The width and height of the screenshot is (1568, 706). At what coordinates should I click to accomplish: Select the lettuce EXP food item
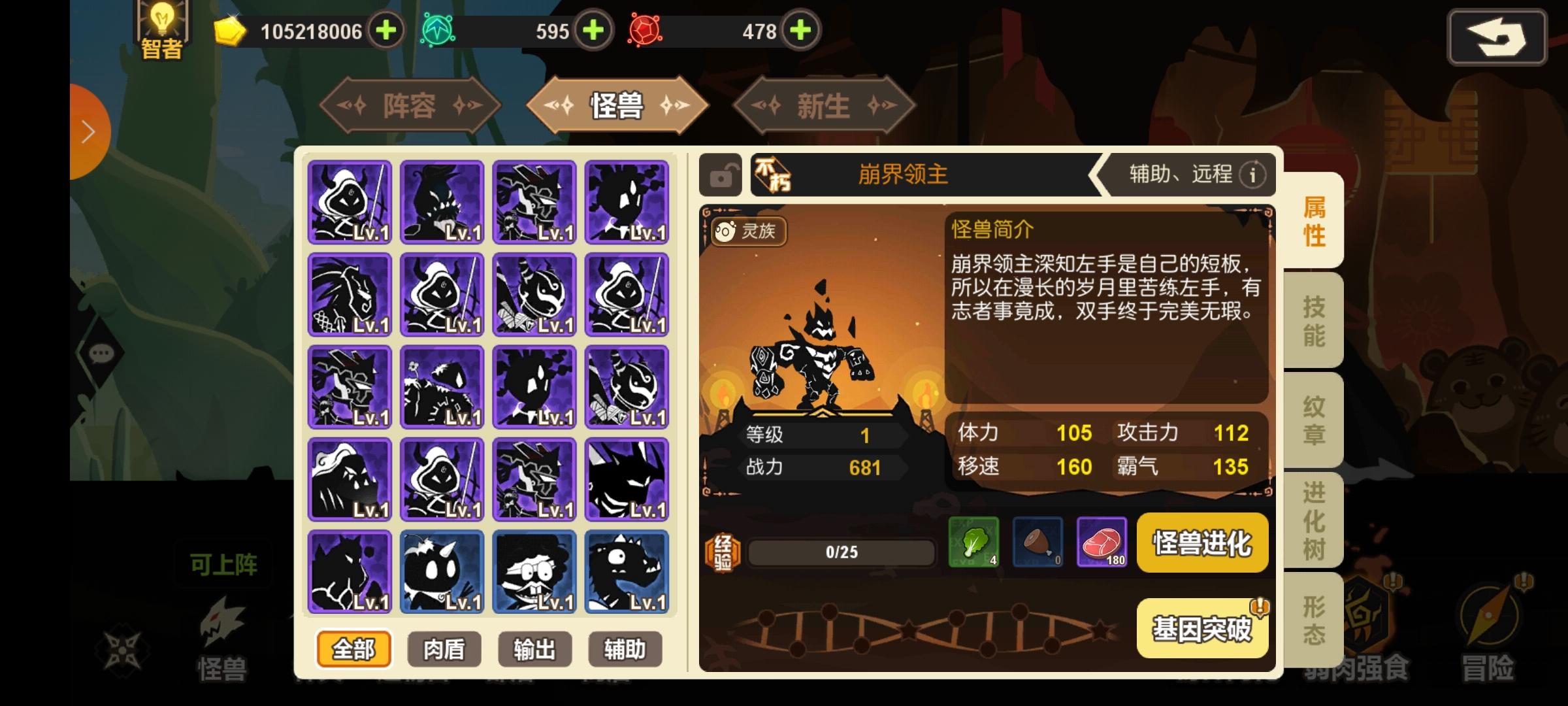pos(973,543)
